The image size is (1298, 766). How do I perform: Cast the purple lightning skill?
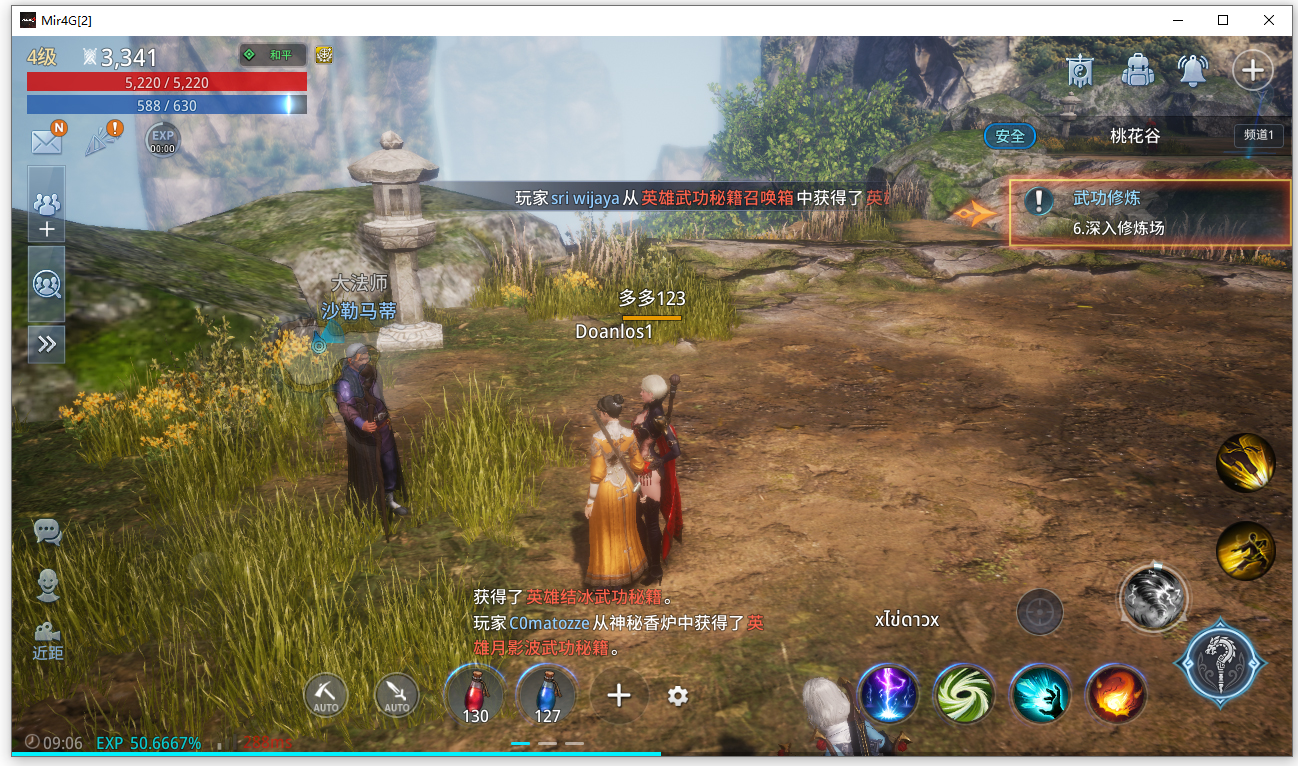pos(888,693)
